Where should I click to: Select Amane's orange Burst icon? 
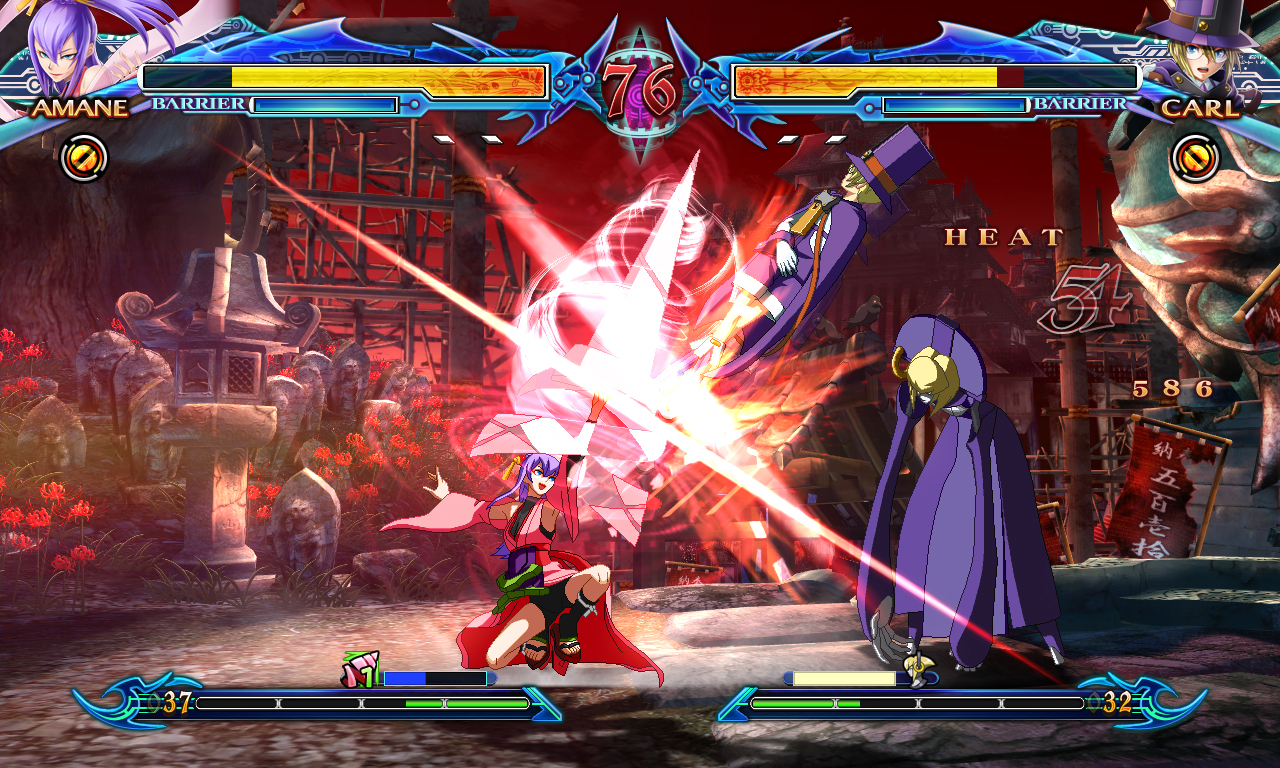84,158
